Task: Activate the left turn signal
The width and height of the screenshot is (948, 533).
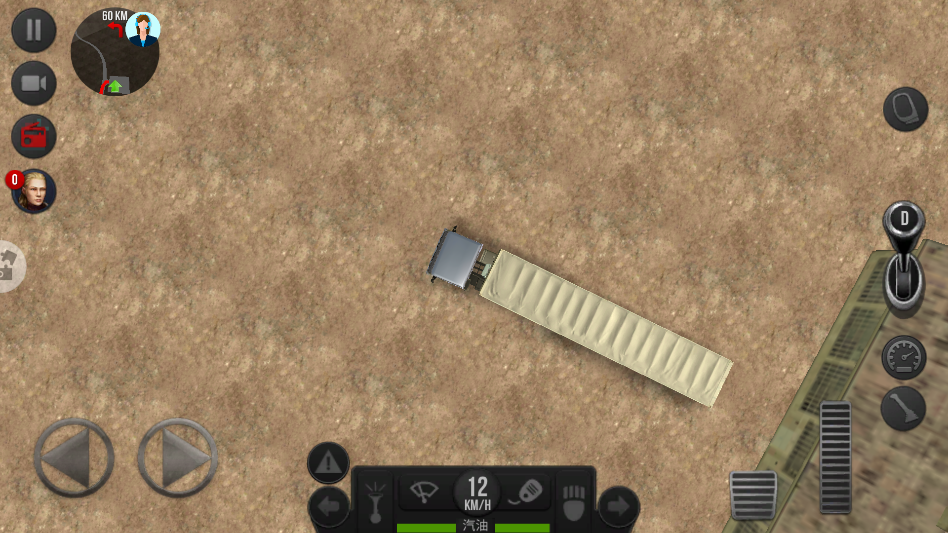Action: coord(328,507)
